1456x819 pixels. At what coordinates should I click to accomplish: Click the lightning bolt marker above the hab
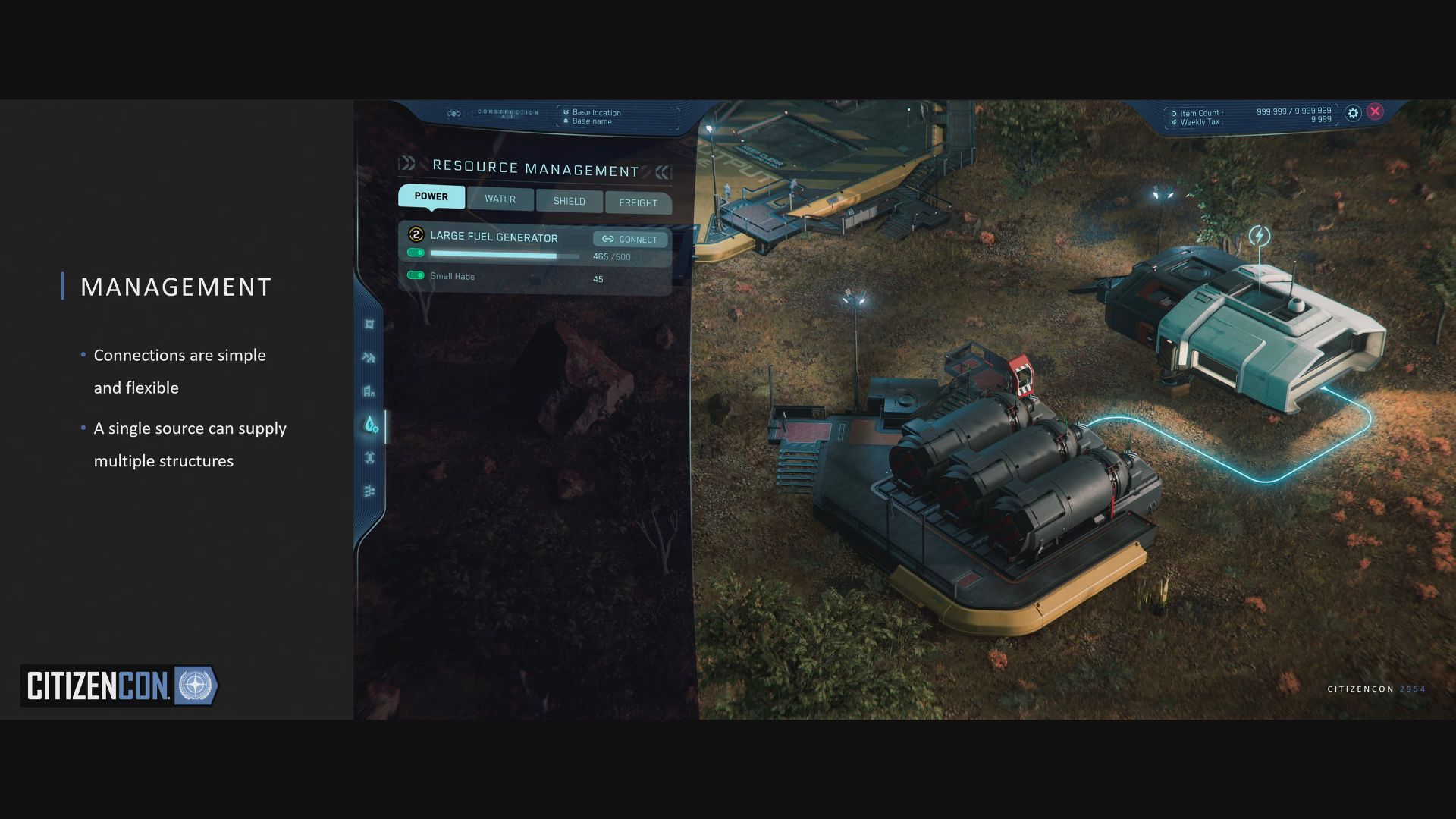[1260, 236]
